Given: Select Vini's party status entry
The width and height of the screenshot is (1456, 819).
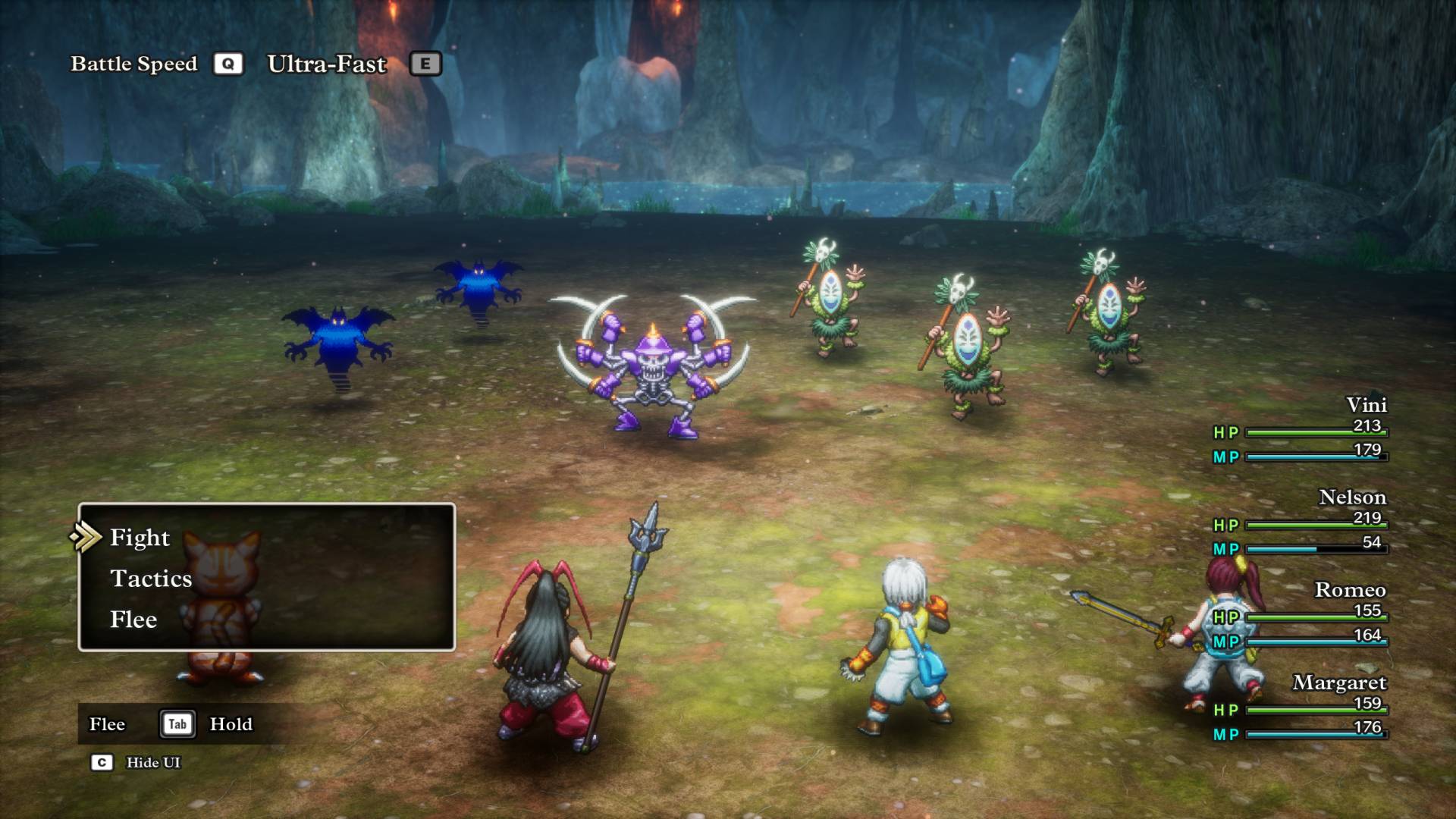Looking at the screenshot, I should (1301, 430).
